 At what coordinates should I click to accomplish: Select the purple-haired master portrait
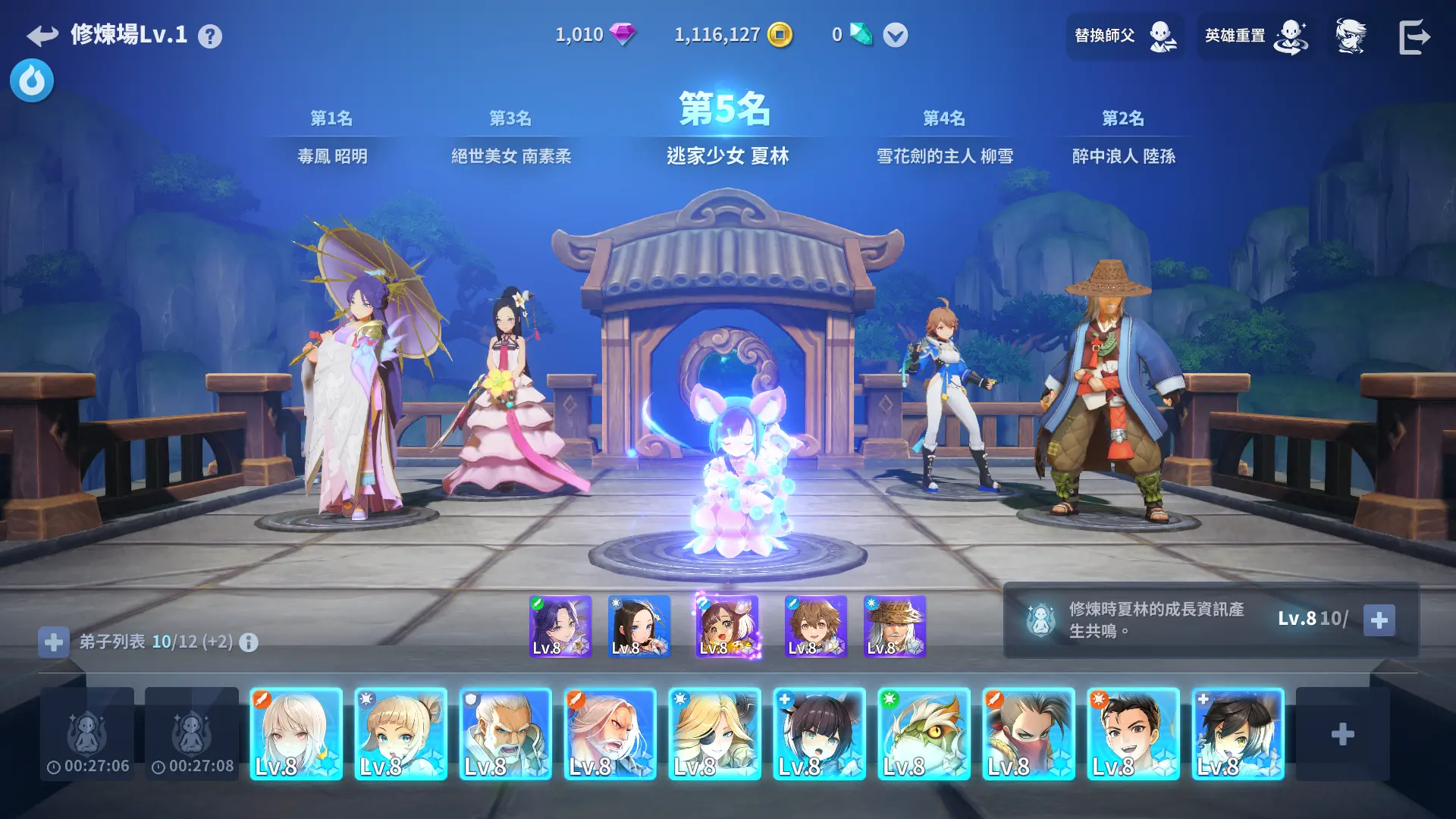click(560, 626)
